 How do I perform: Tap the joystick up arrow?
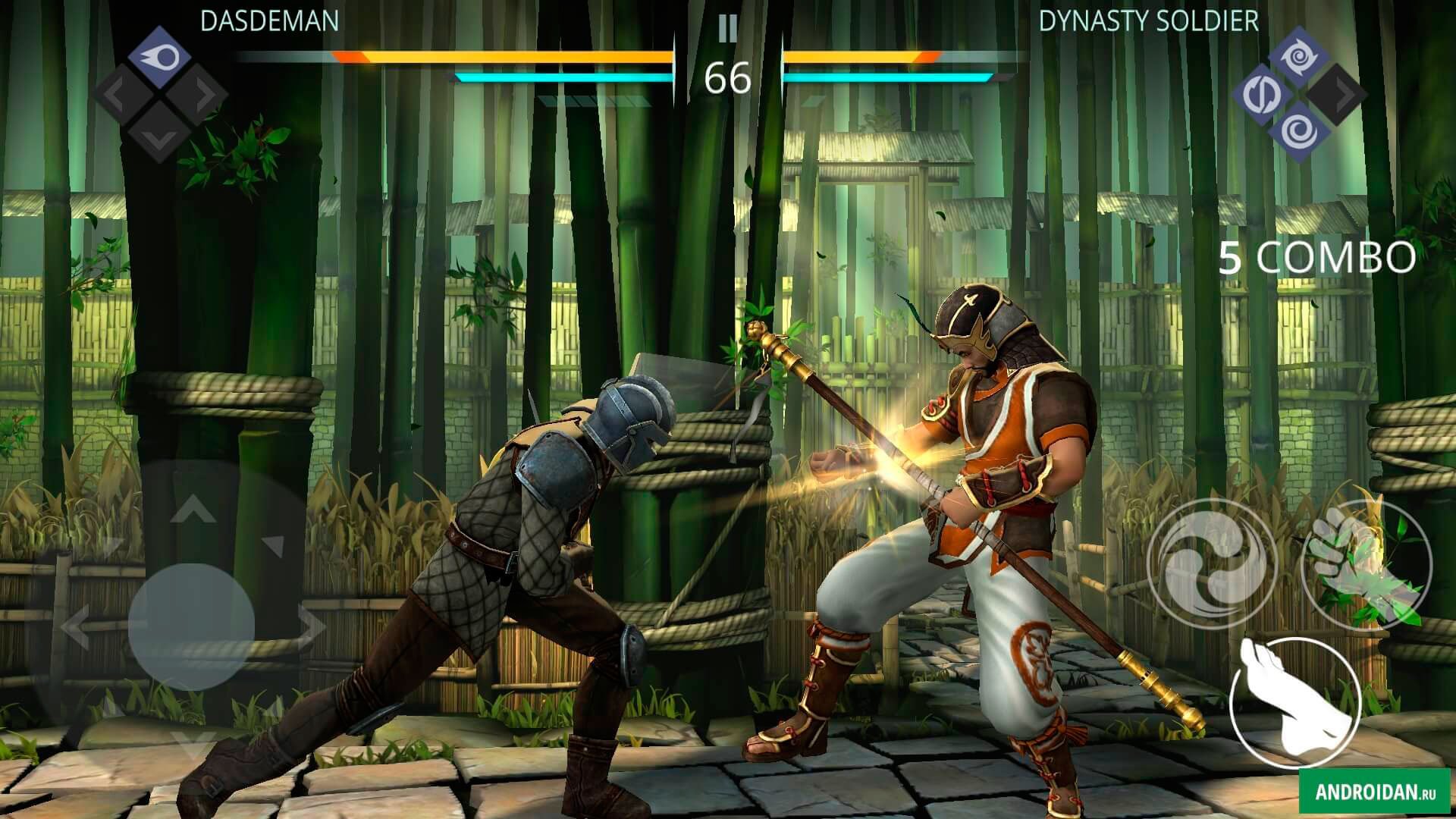point(193,508)
